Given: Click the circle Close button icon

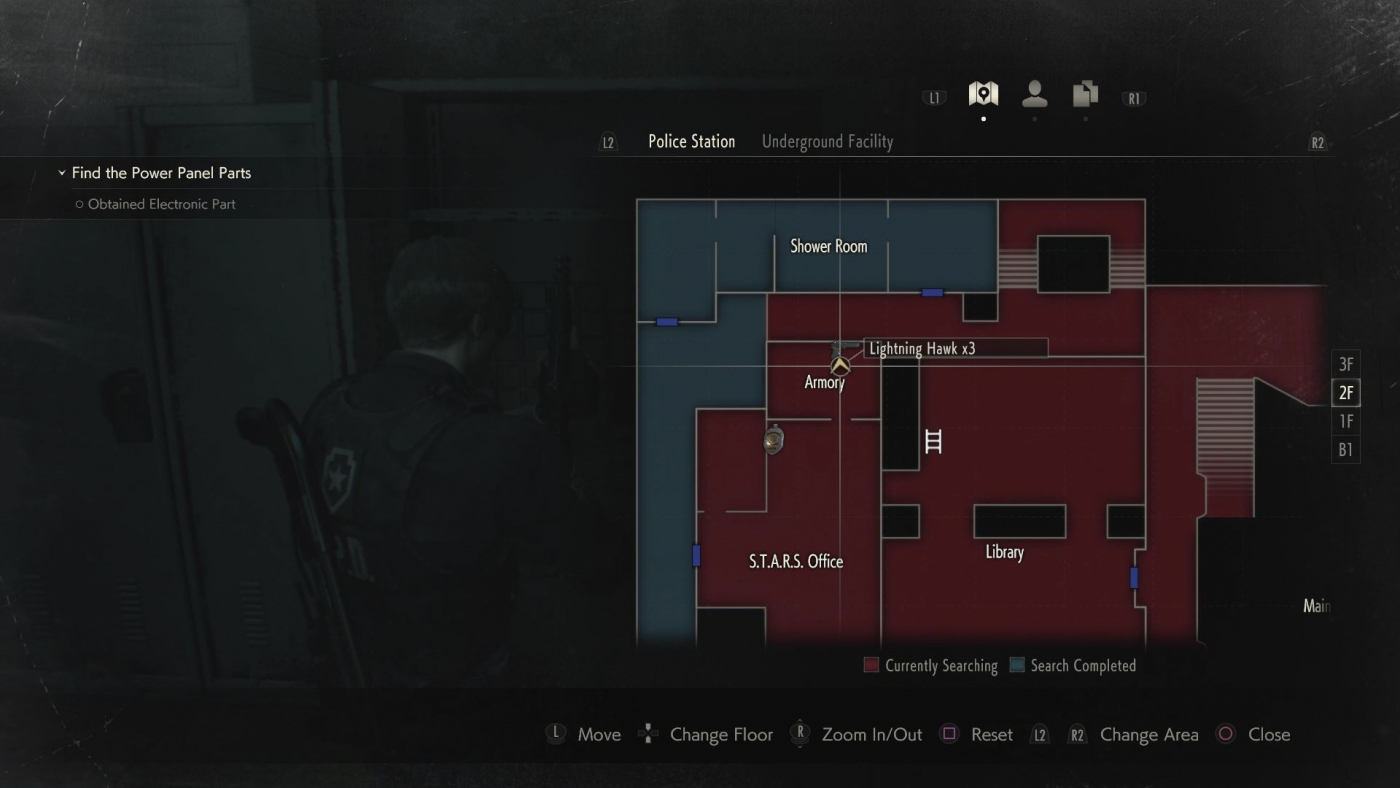Looking at the screenshot, I should tap(1225, 733).
